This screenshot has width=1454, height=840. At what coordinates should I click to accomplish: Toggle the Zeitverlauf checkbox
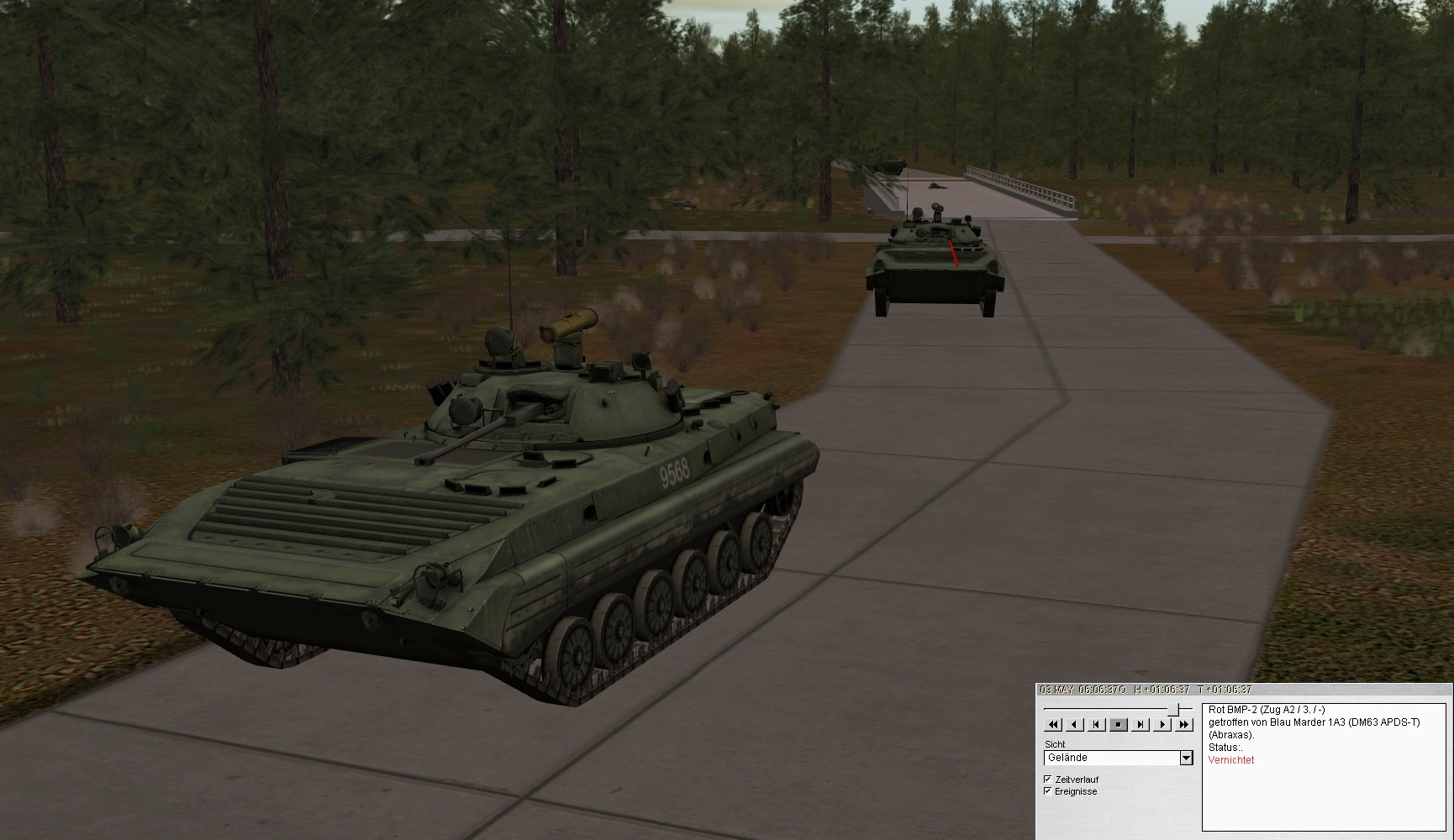tap(1048, 780)
